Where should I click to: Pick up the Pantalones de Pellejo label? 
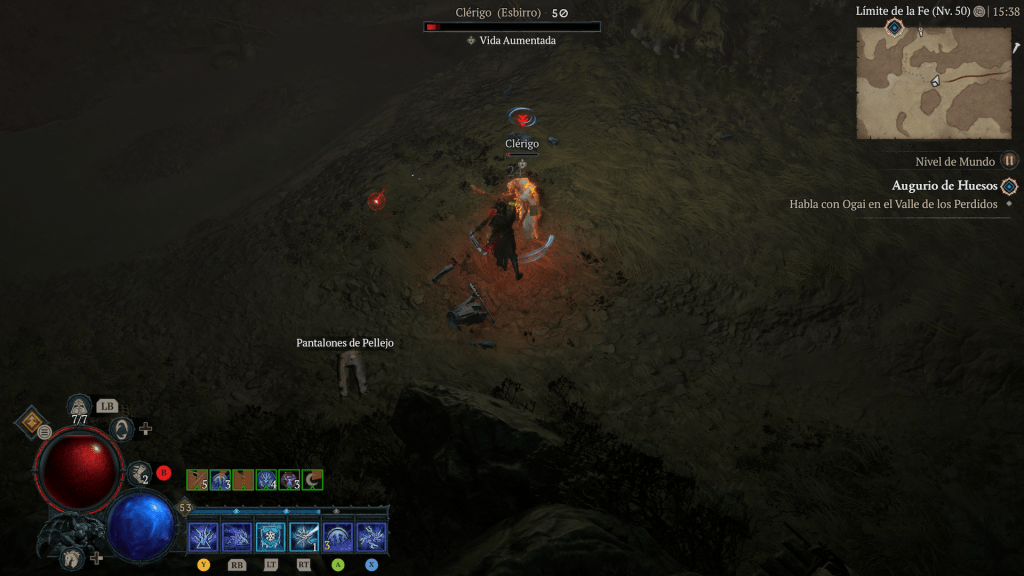(x=345, y=343)
